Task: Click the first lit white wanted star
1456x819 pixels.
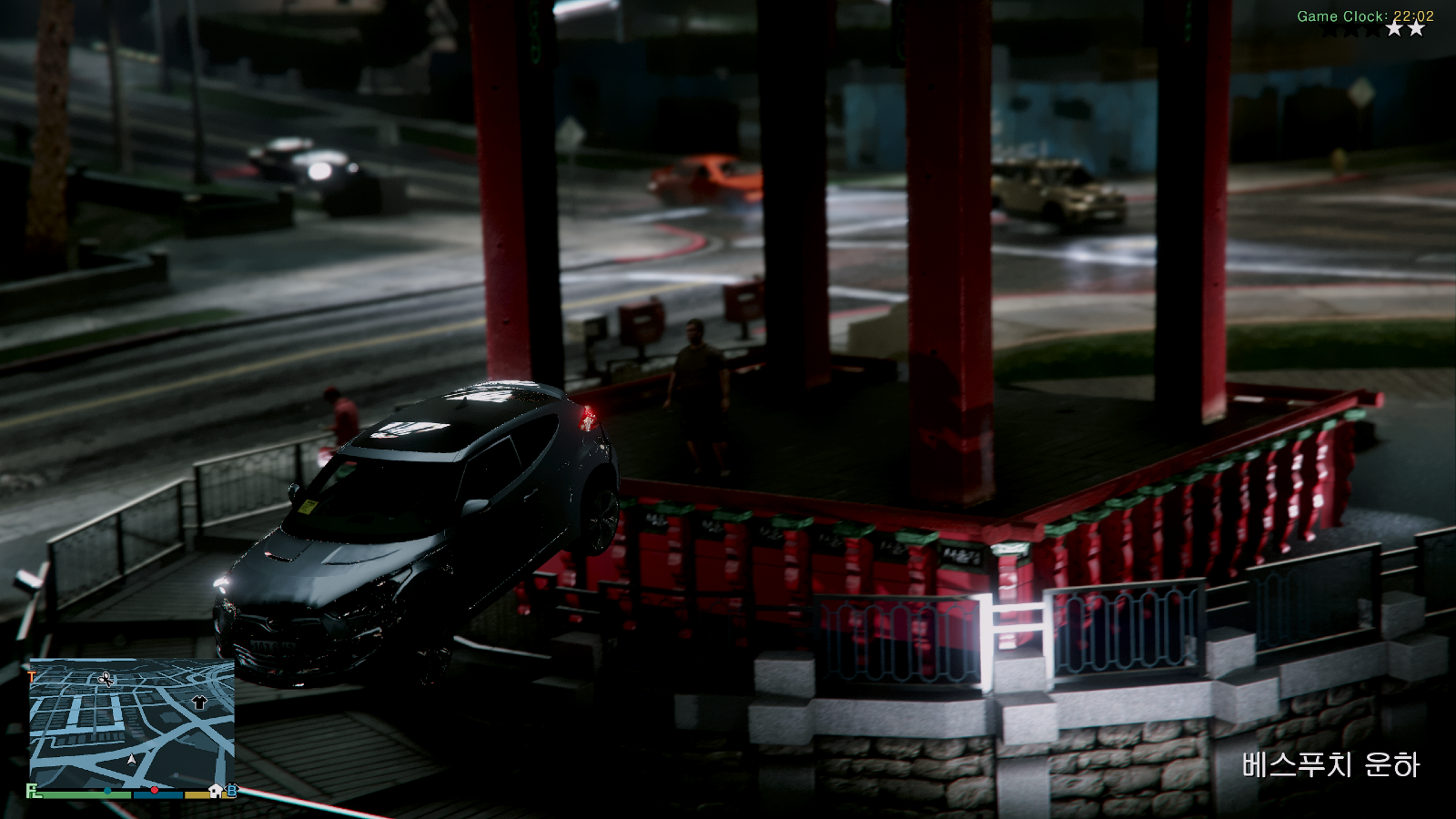Action: [1395, 29]
